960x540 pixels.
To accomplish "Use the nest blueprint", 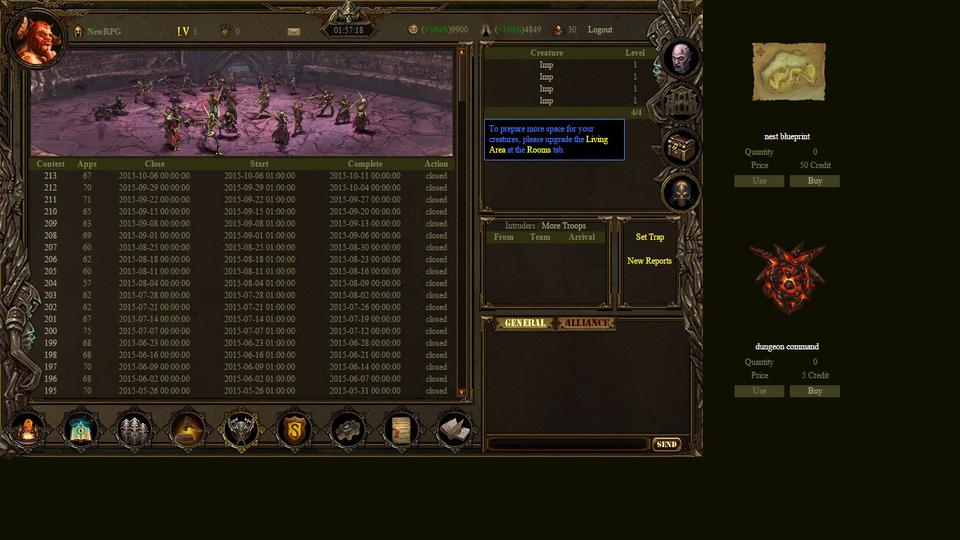I will point(759,181).
